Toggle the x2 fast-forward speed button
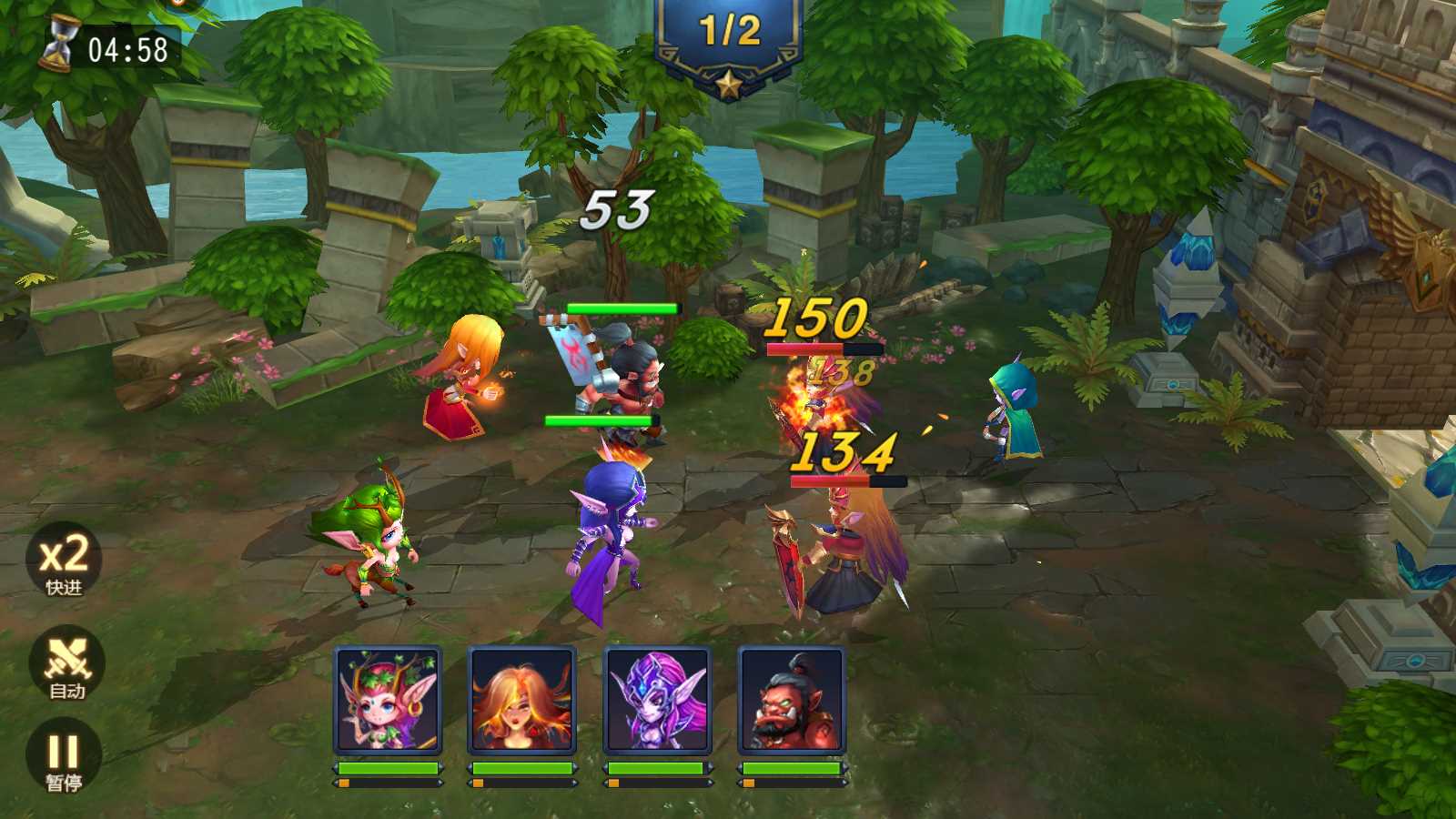 tap(64, 561)
